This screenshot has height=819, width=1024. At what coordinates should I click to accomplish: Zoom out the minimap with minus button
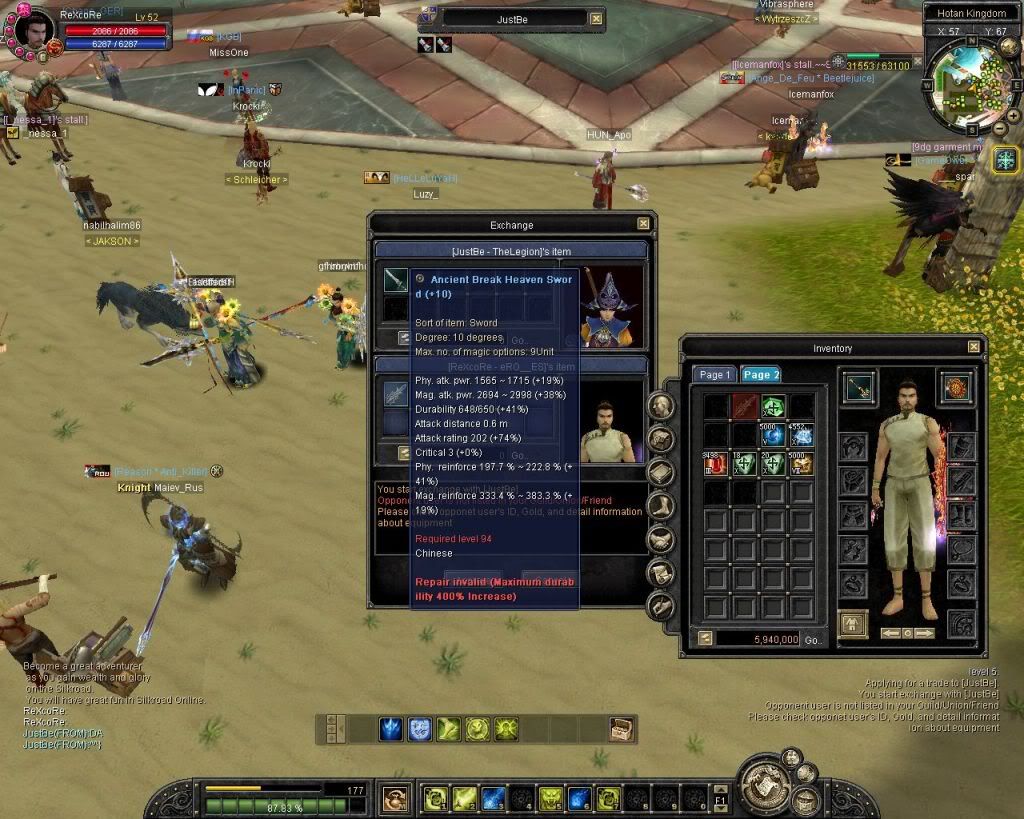click(x=1000, y=129)
